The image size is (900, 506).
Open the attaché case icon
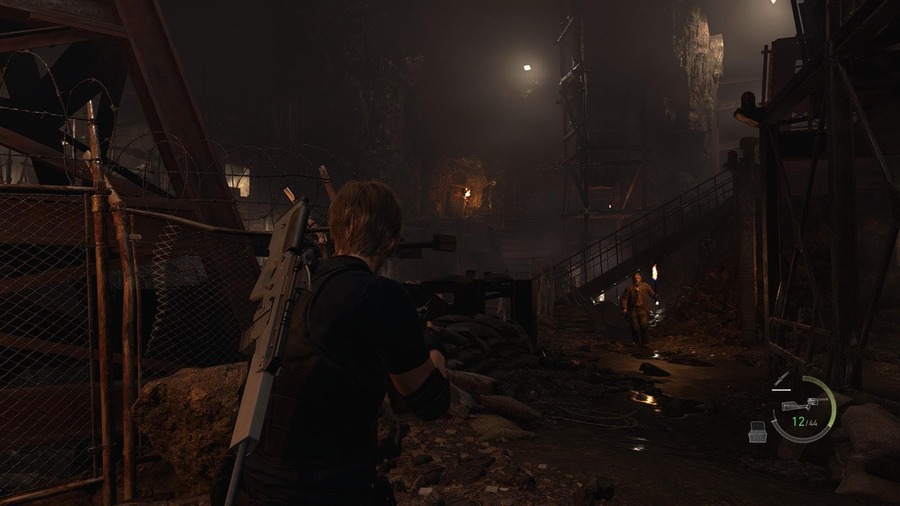point(759,431)
